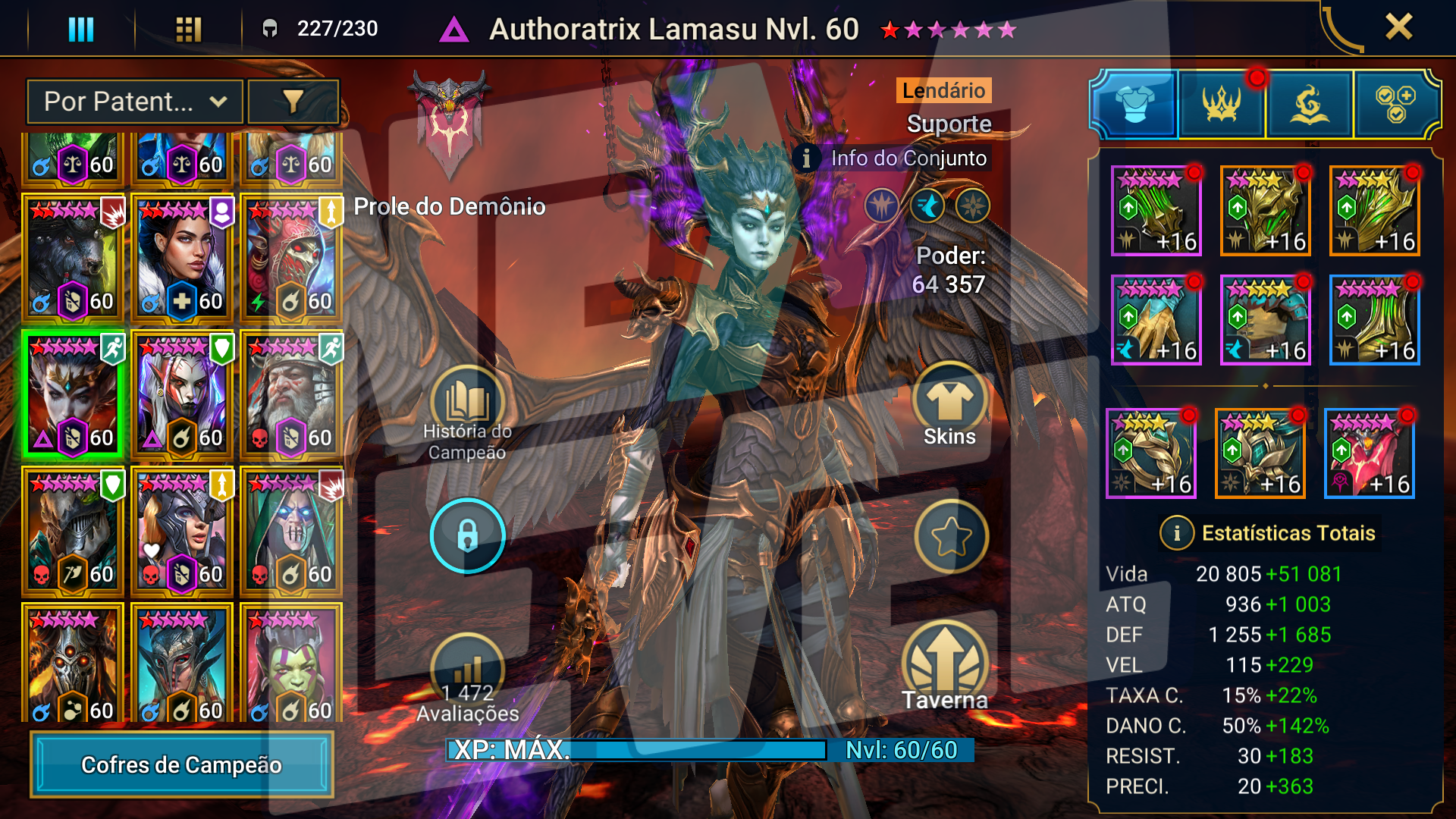Image resolution: width=1456 pixels, height=819 pixels.
Task: Select the ring accessory slot
Action: (1151, 453)
